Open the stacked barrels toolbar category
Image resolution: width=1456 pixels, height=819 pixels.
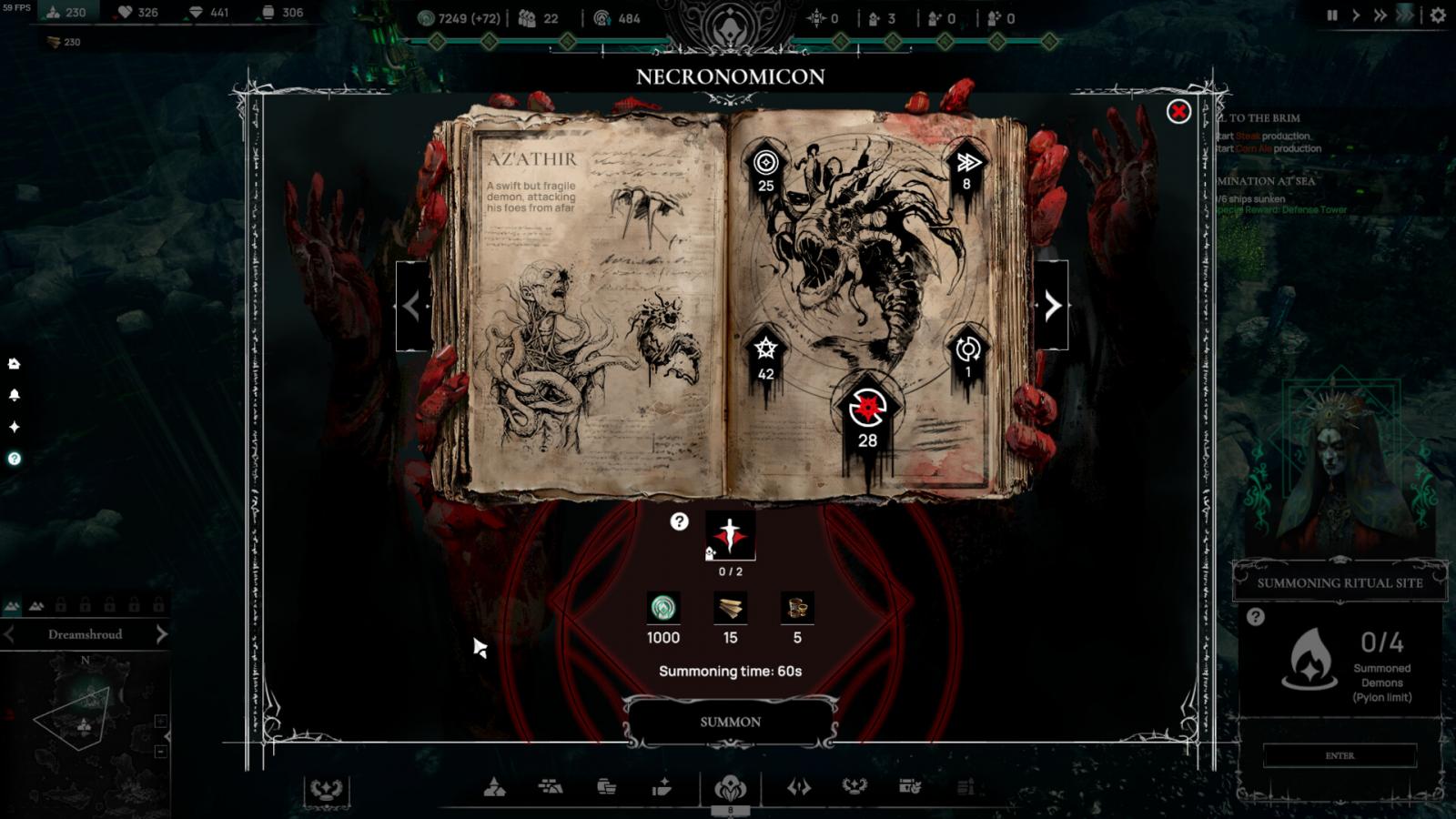(606, 787)
